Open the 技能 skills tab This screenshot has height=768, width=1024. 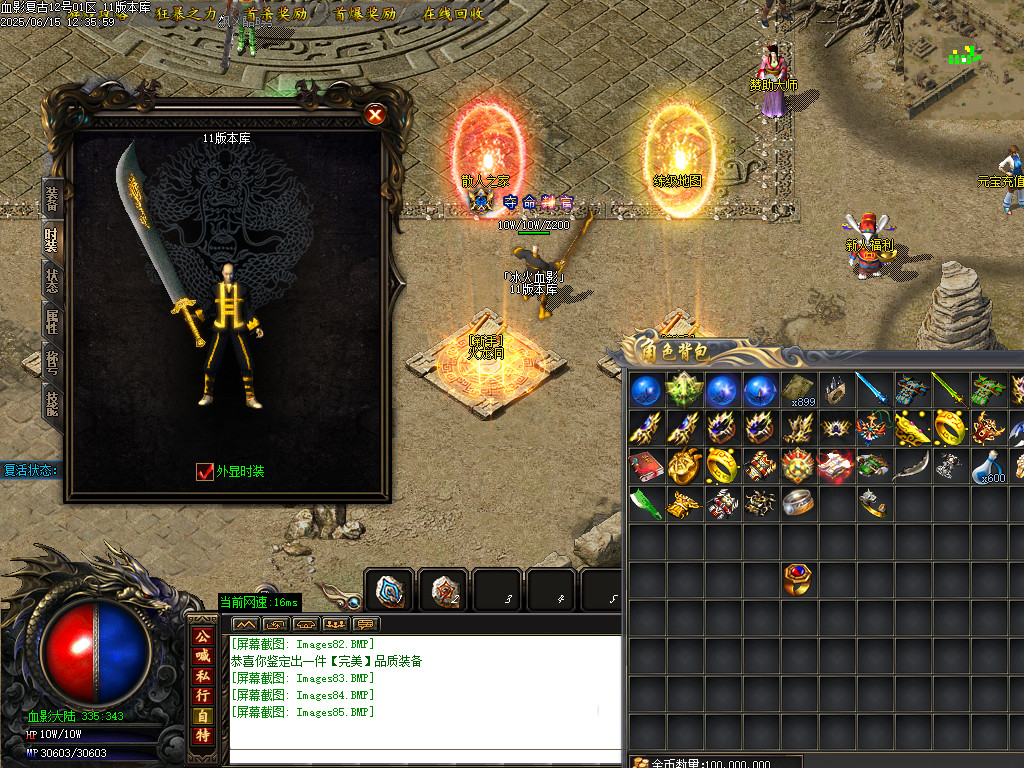click(x=52, y=400)
